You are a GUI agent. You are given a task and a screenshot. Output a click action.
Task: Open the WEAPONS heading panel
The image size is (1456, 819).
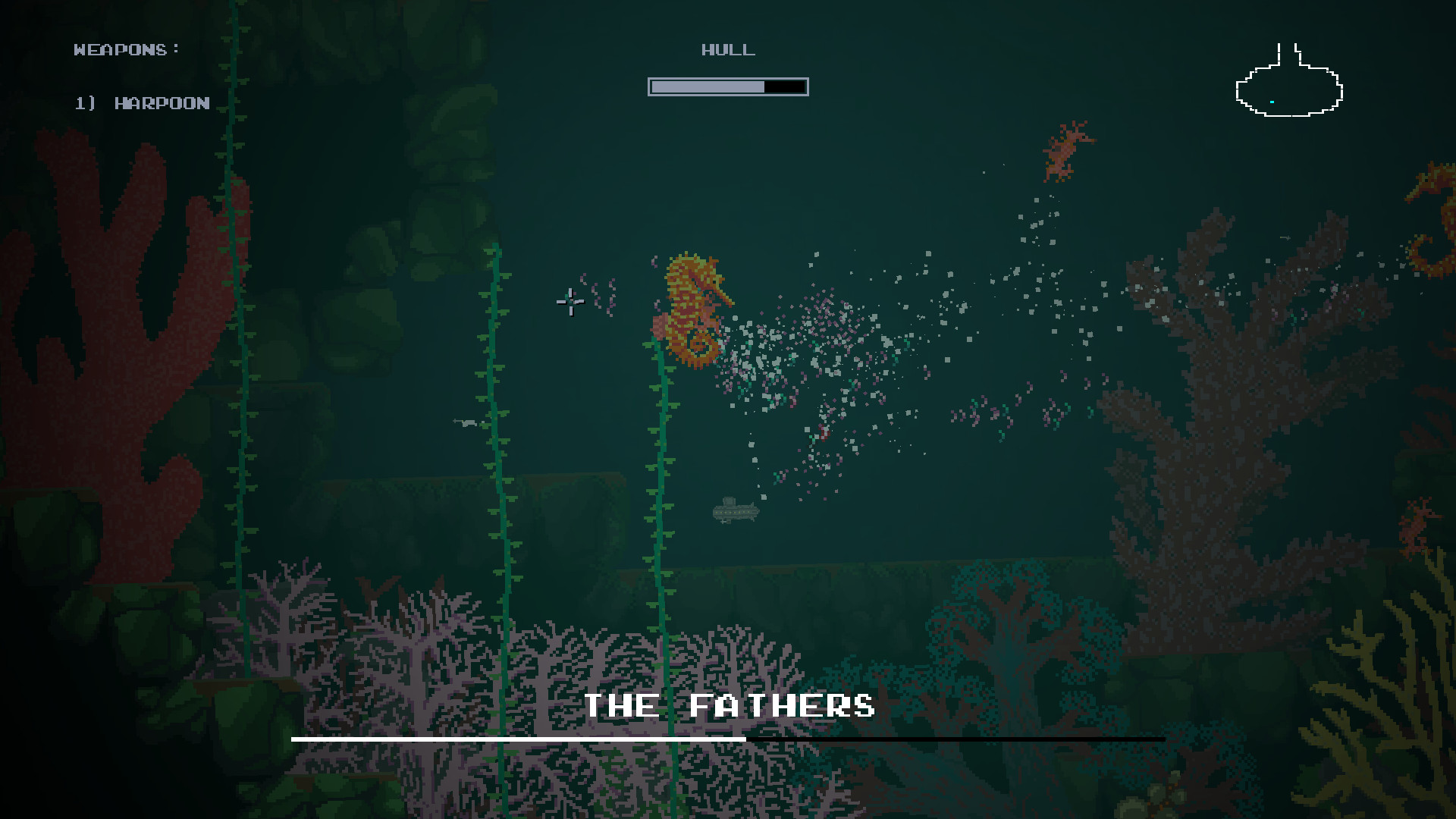click(125, 49)
